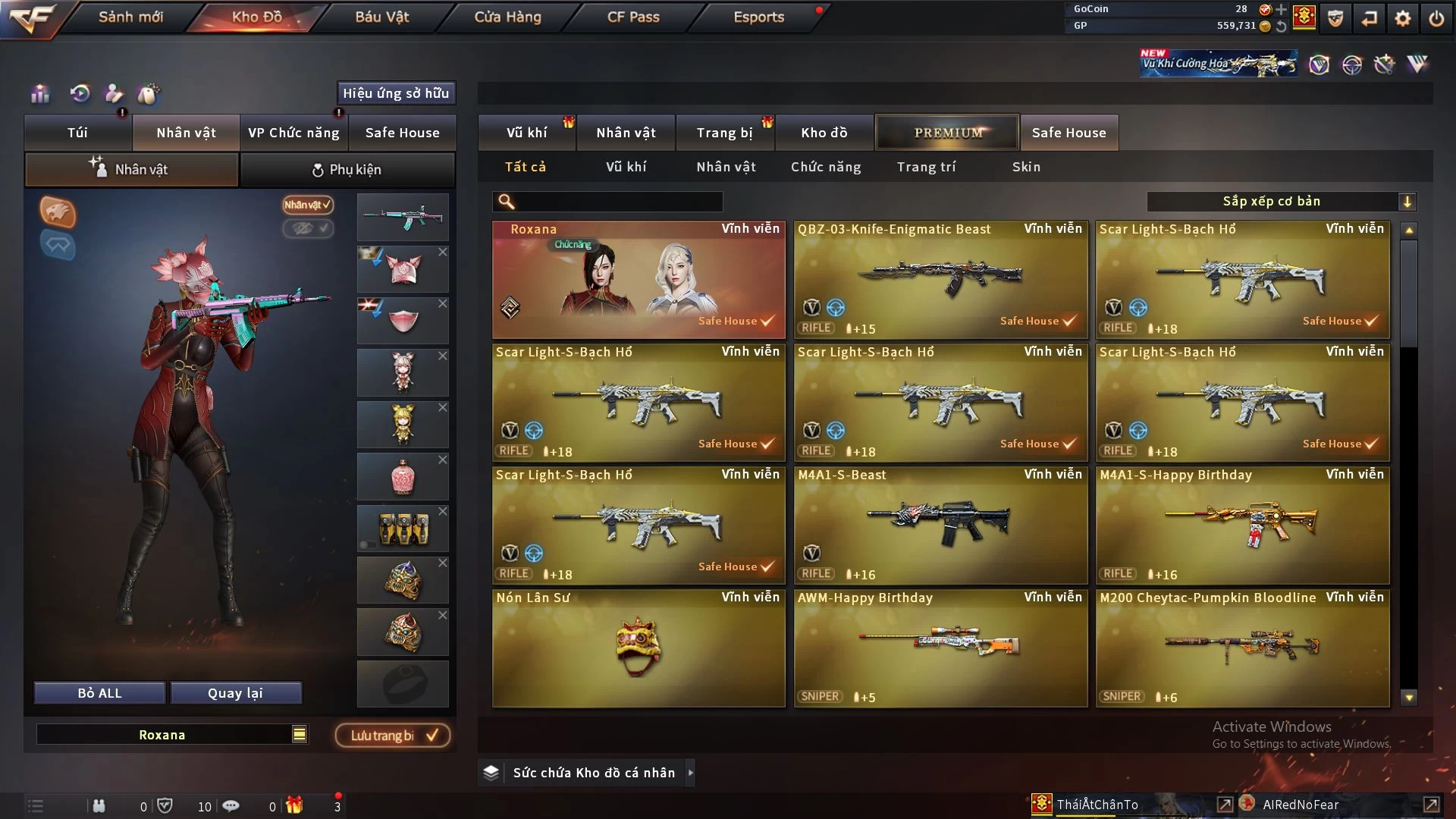Screen dimensions: 1456x819
Task: Click the Quay lại button
Action: (x=235, y=693)
